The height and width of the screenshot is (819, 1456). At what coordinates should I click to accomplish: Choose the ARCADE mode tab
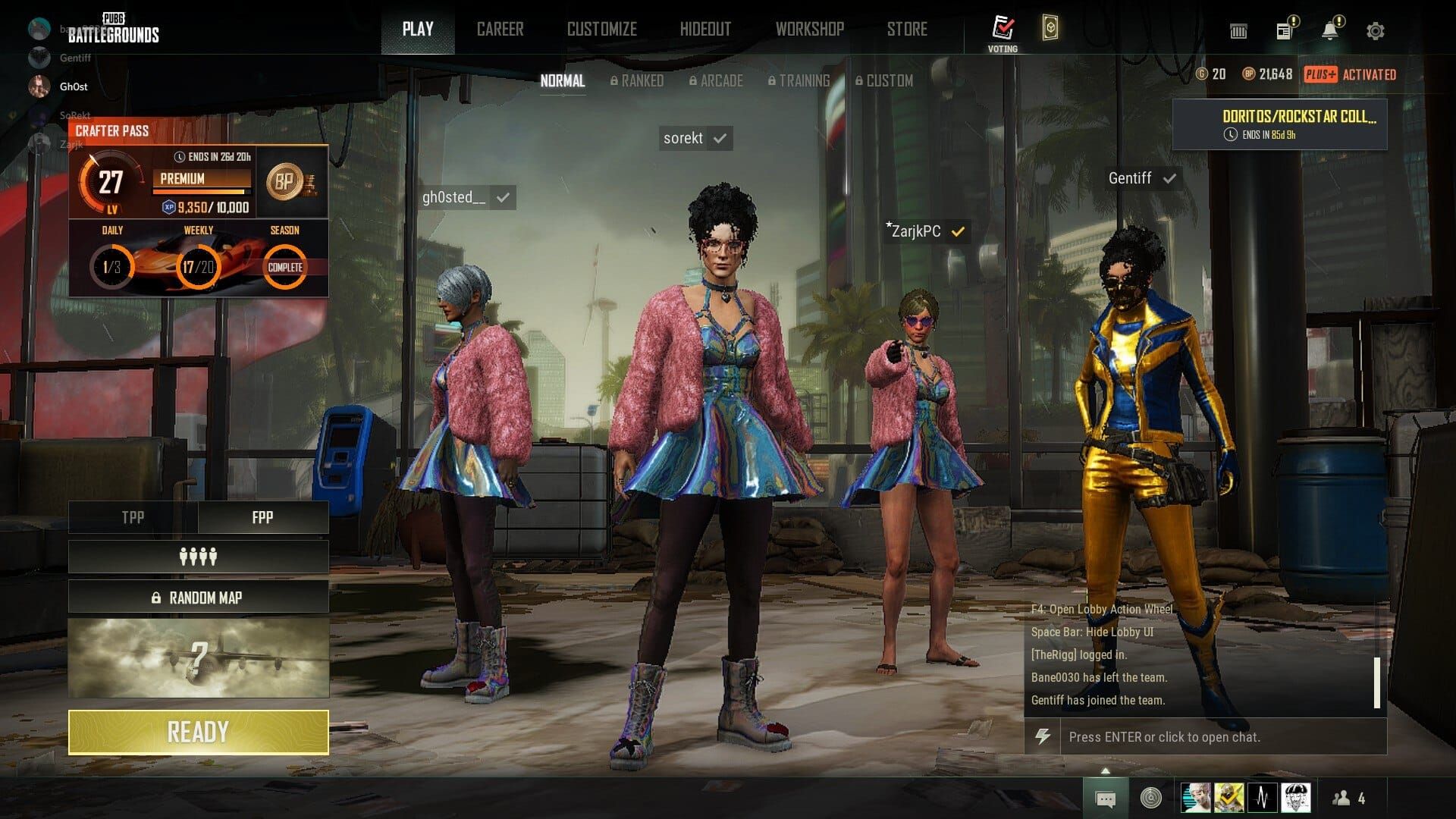[716, 80]
